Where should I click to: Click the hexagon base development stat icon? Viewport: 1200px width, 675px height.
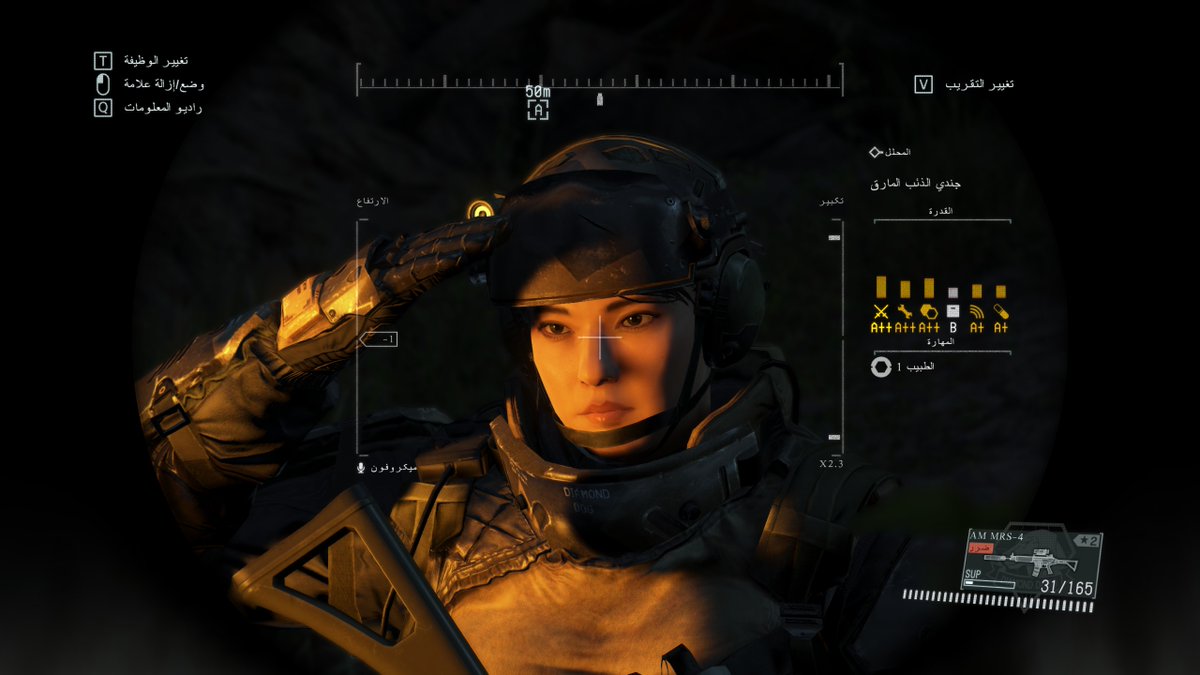tap(929, 311)
